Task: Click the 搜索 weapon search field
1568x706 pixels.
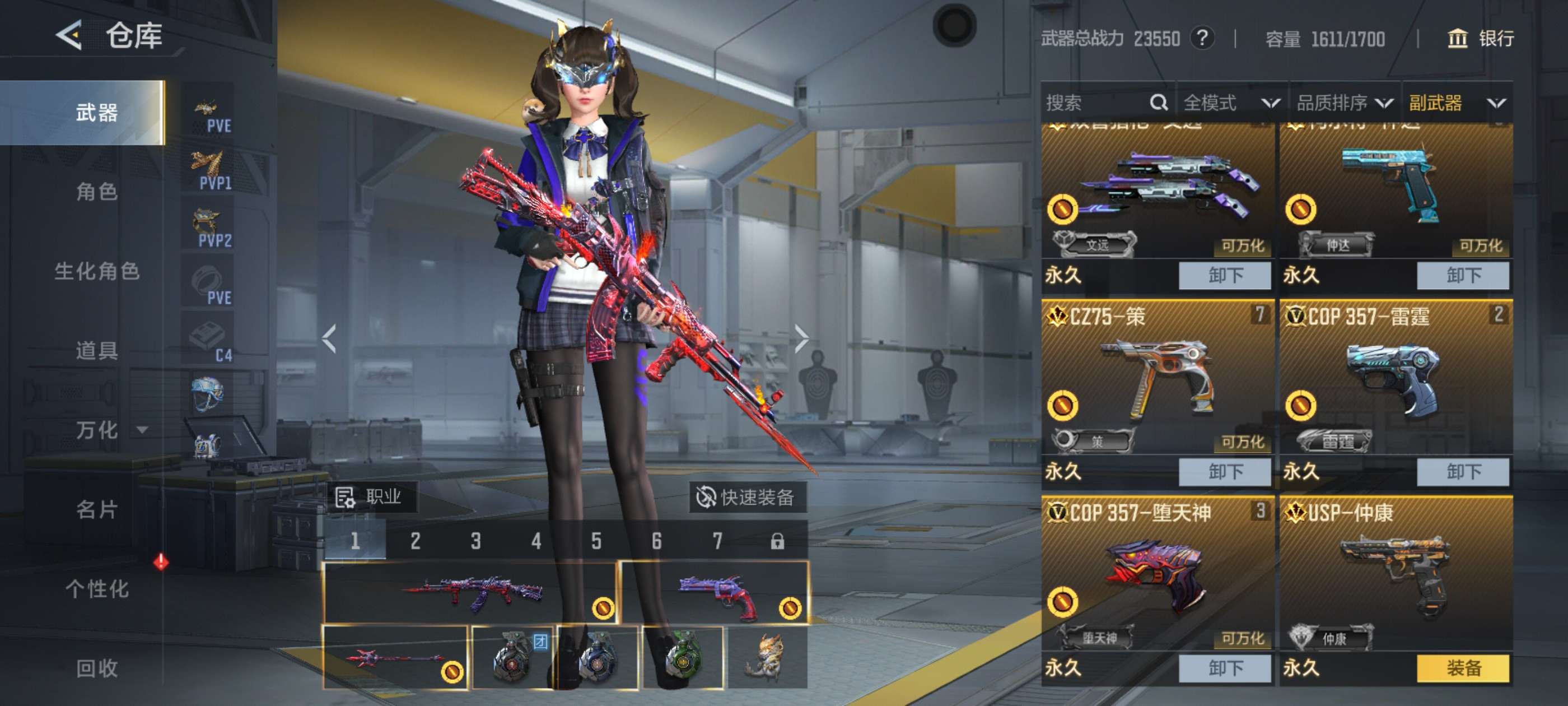Action: [x=1096, y=103]
